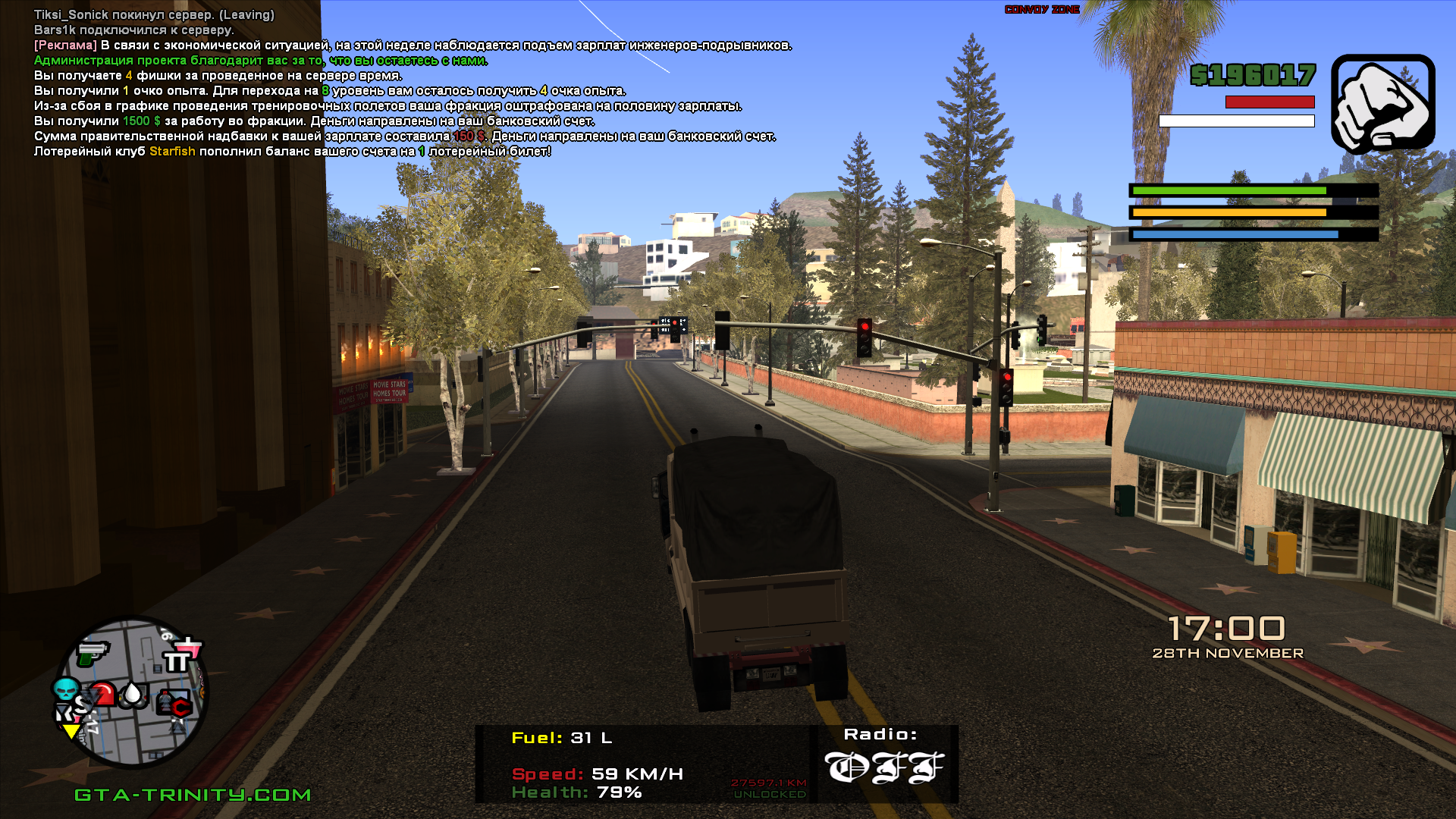Select the yellow triangle marker on minimap
The image size is (1456, 819).
(71, 732)
